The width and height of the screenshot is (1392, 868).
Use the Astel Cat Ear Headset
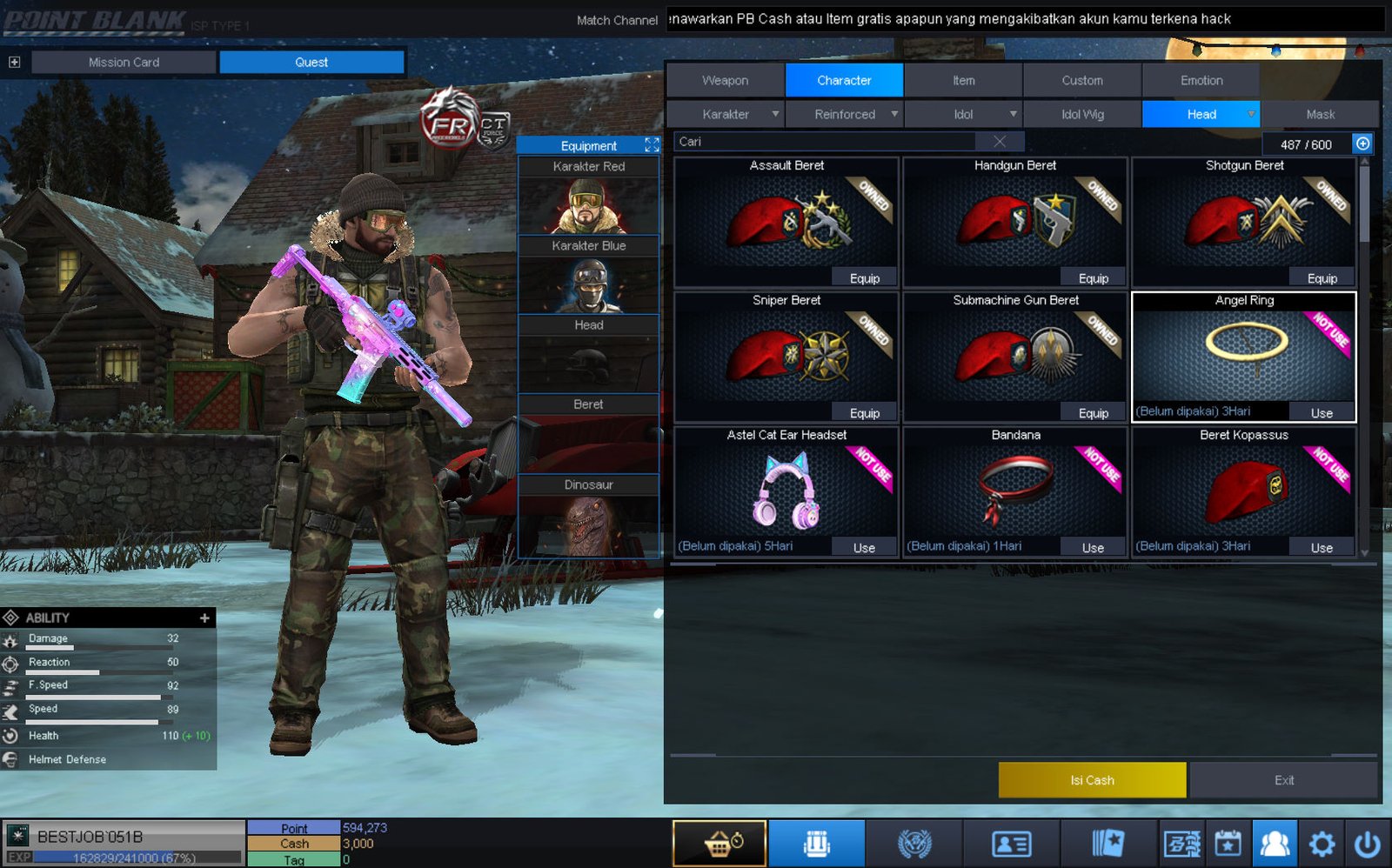pos(864,548)
